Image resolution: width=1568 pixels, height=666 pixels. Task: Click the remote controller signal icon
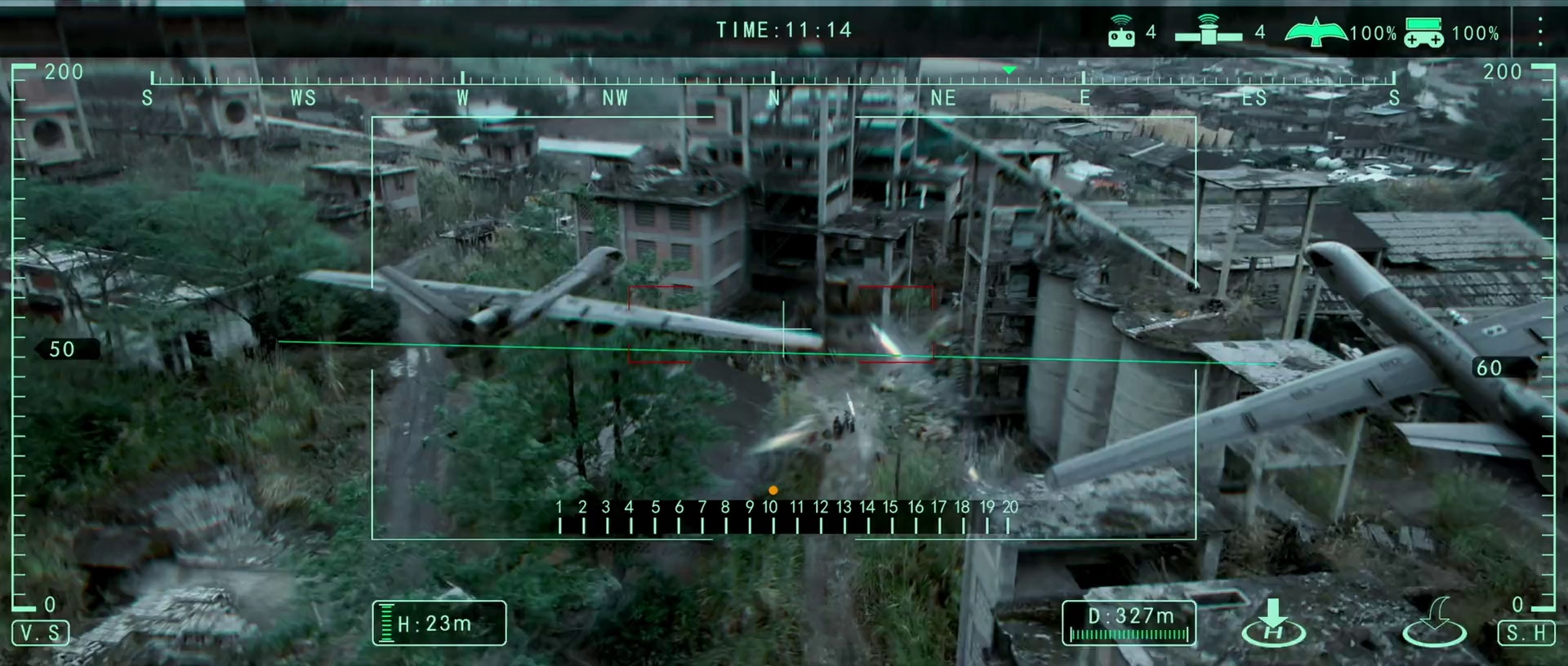[x=1121, y=32]
